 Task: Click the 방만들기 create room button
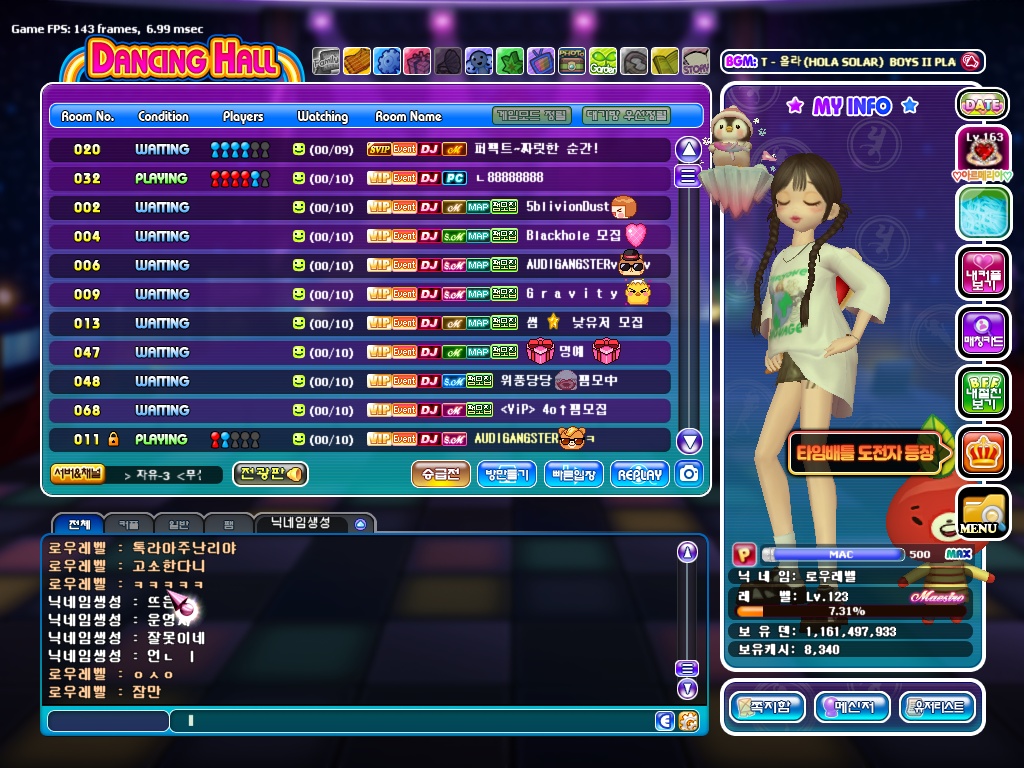tap(507, 475)
